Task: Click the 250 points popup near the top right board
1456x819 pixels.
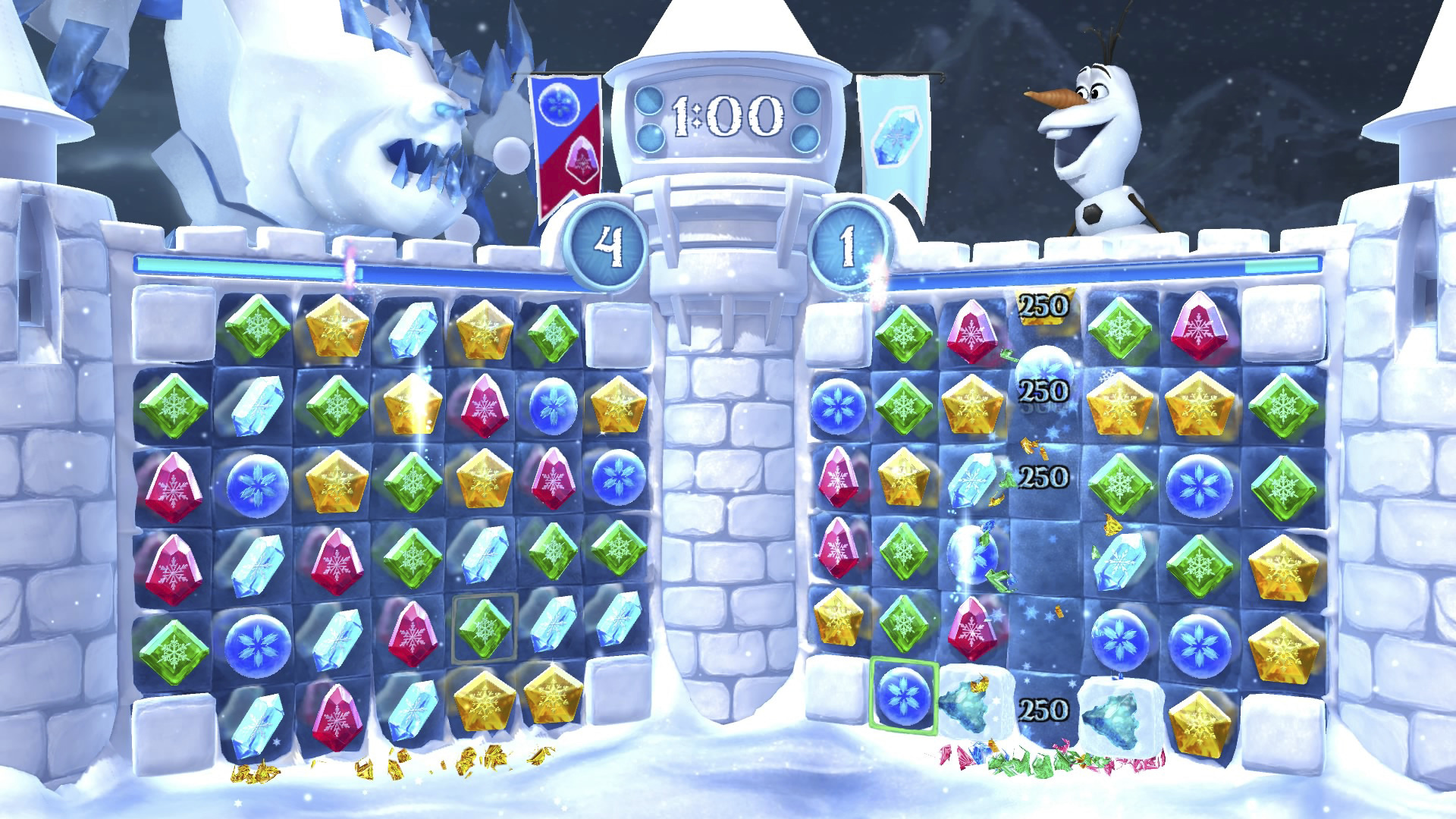Action: click(x=1043, y=306)
